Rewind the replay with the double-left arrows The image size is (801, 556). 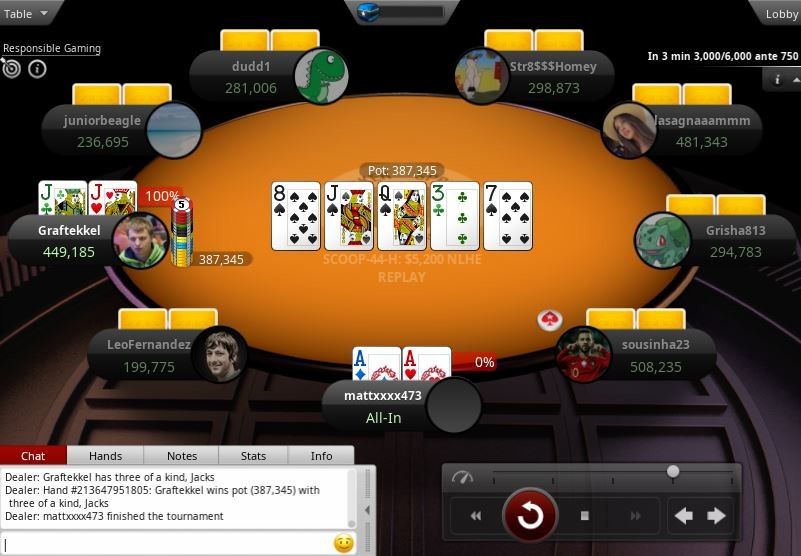(x=476, y=516)
